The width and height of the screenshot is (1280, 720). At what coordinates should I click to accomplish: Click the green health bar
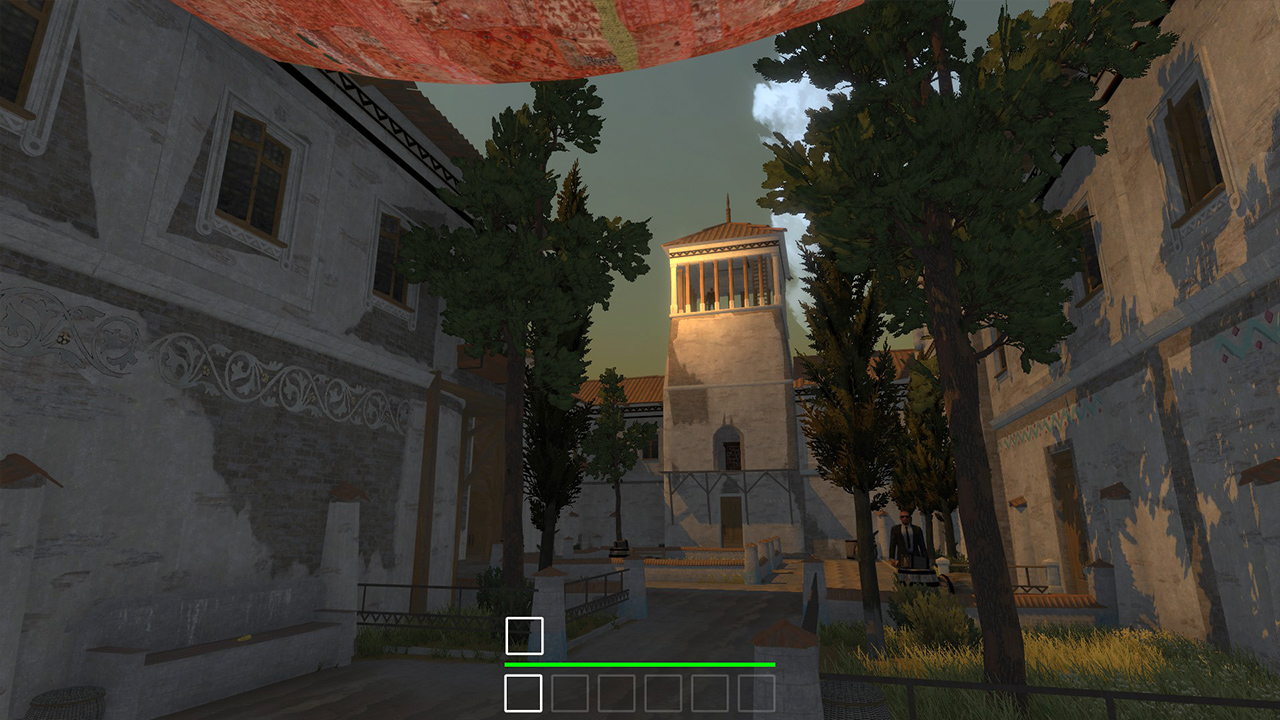coord(640,663)
